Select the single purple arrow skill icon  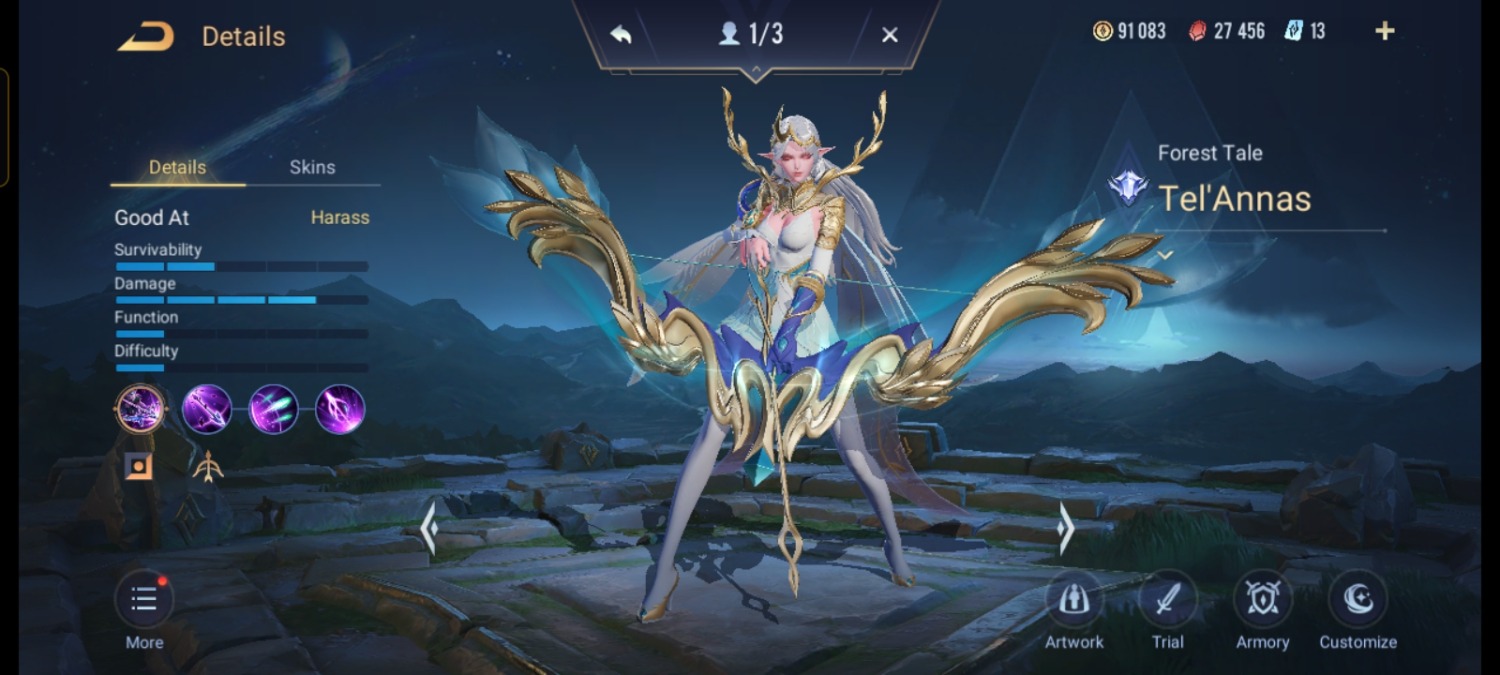(x=207, y=409)
